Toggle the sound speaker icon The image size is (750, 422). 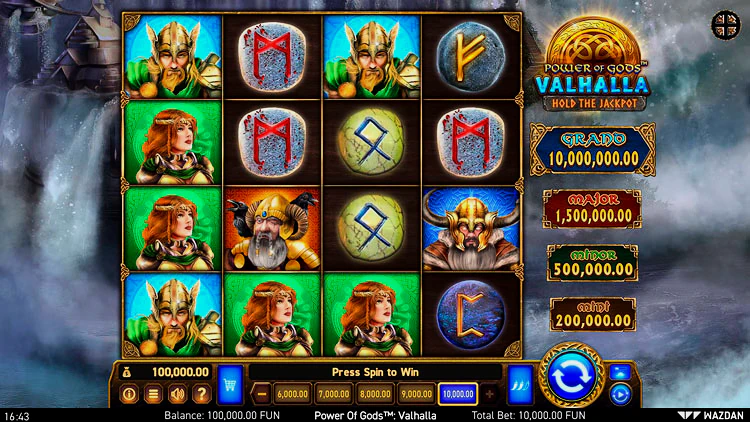click(177, 394)
